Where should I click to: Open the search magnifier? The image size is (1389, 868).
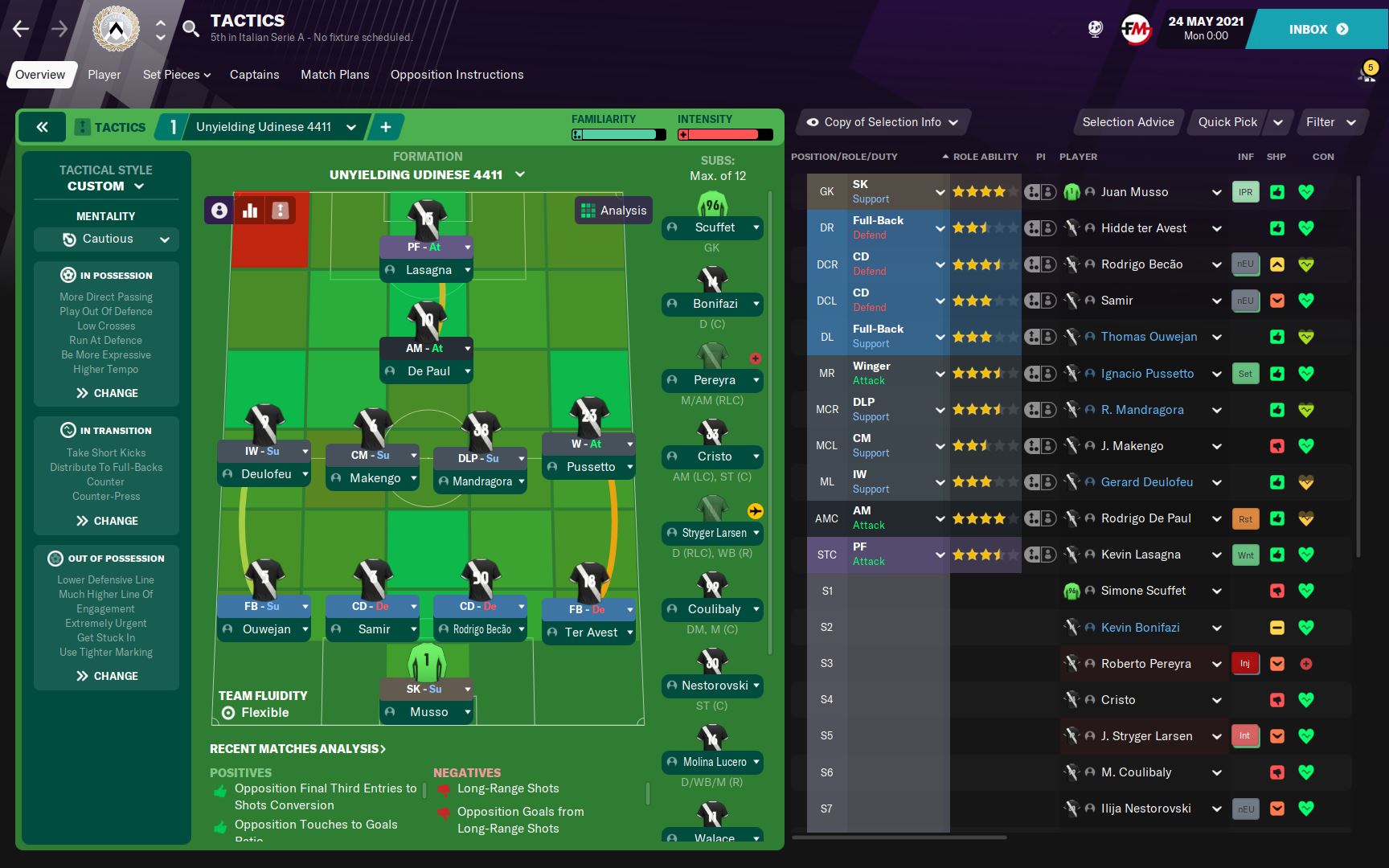(x=191, y=30)
